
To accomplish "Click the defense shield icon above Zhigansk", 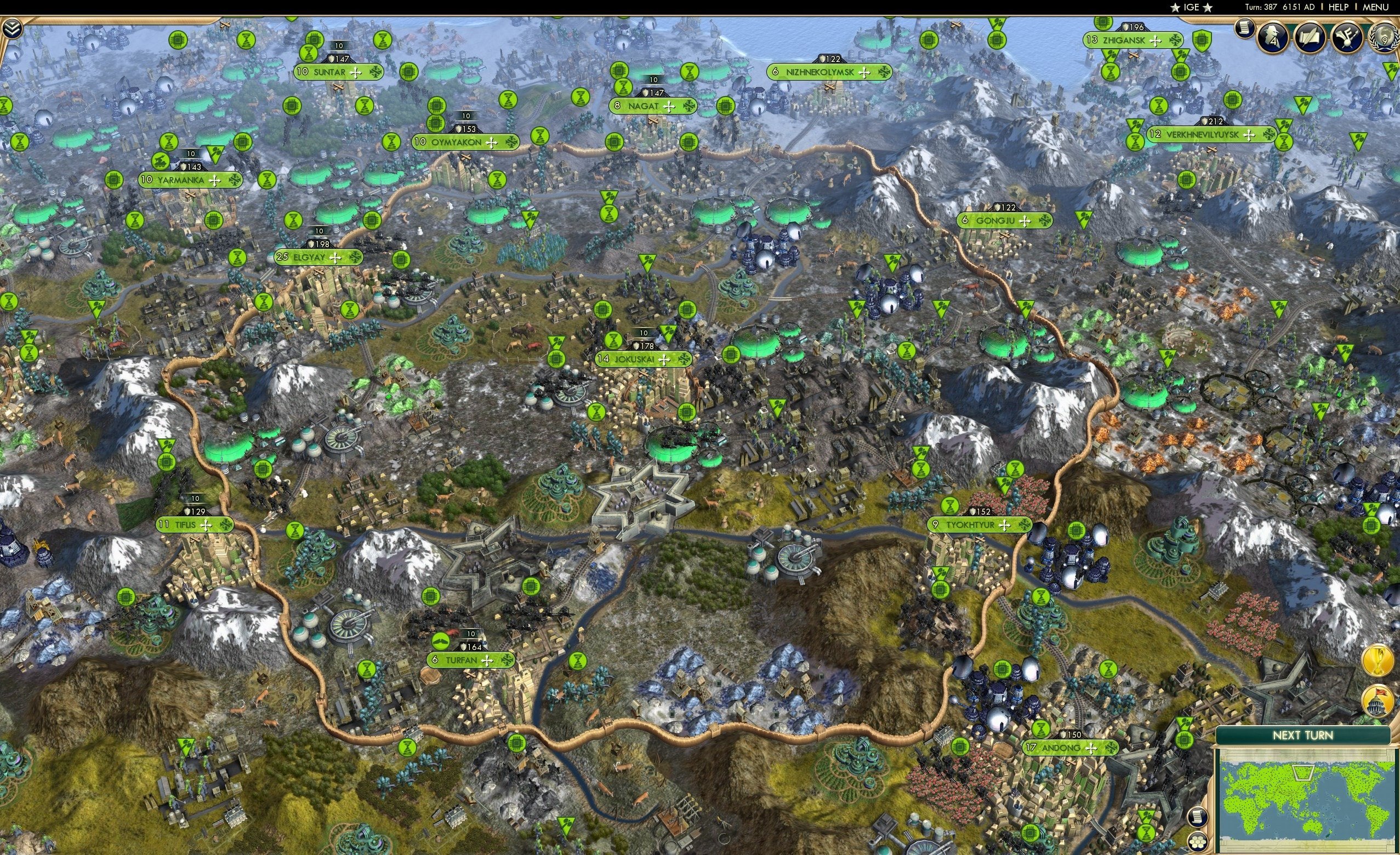I will click(x=1125, y=27).
